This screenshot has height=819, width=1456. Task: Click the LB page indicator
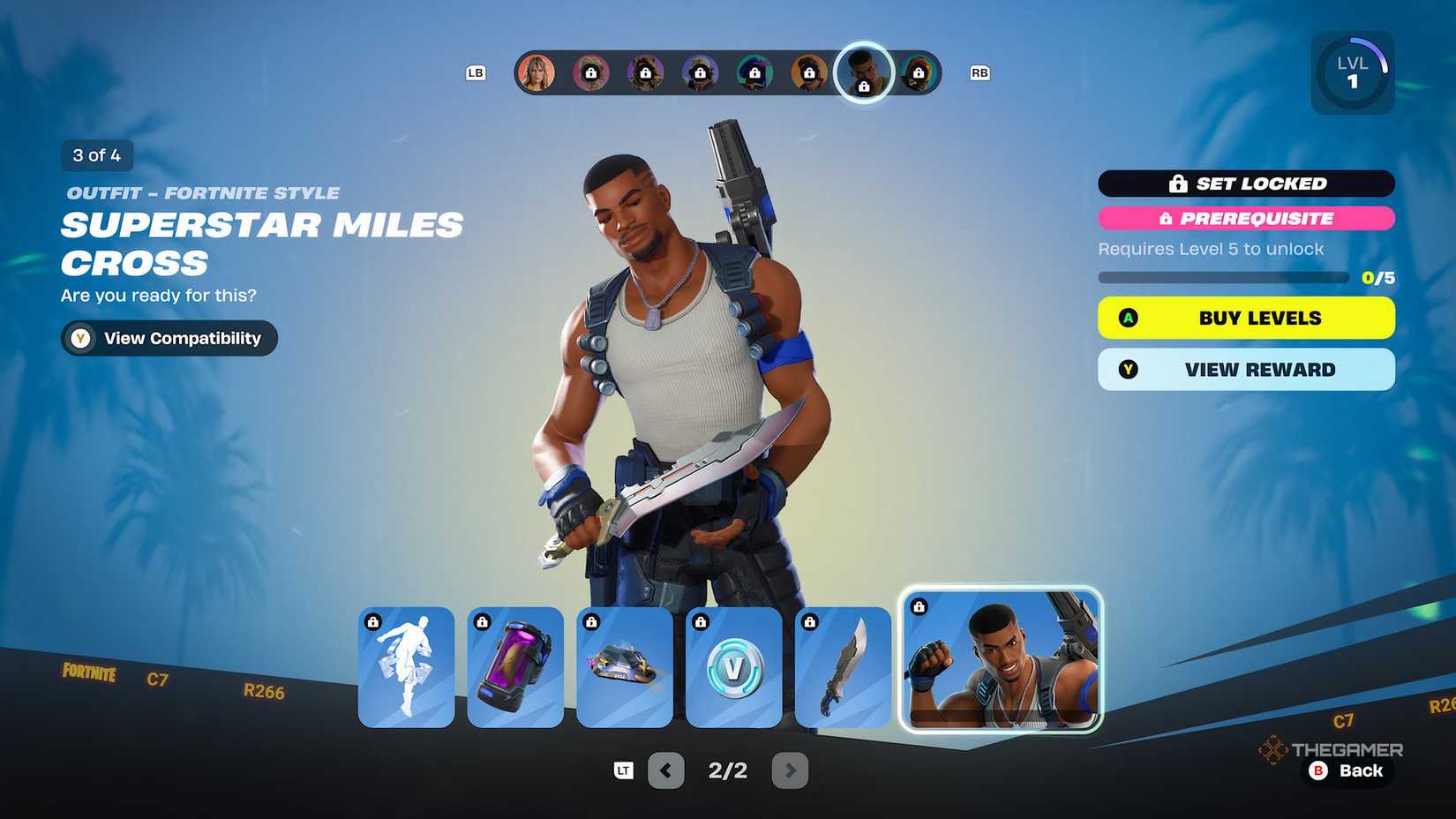point(477,73)
